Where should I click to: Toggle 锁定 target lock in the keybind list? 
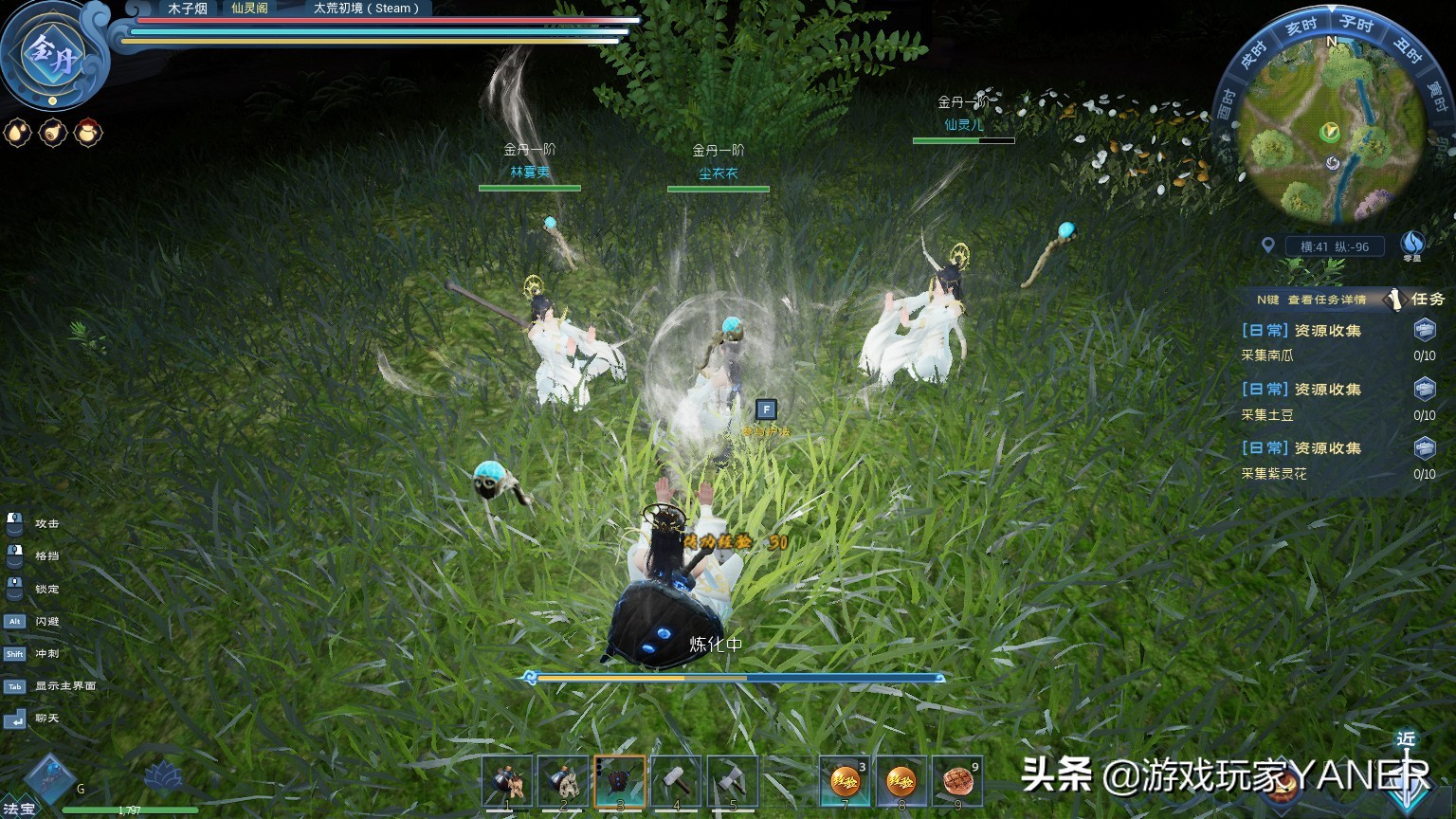point(45,589)
